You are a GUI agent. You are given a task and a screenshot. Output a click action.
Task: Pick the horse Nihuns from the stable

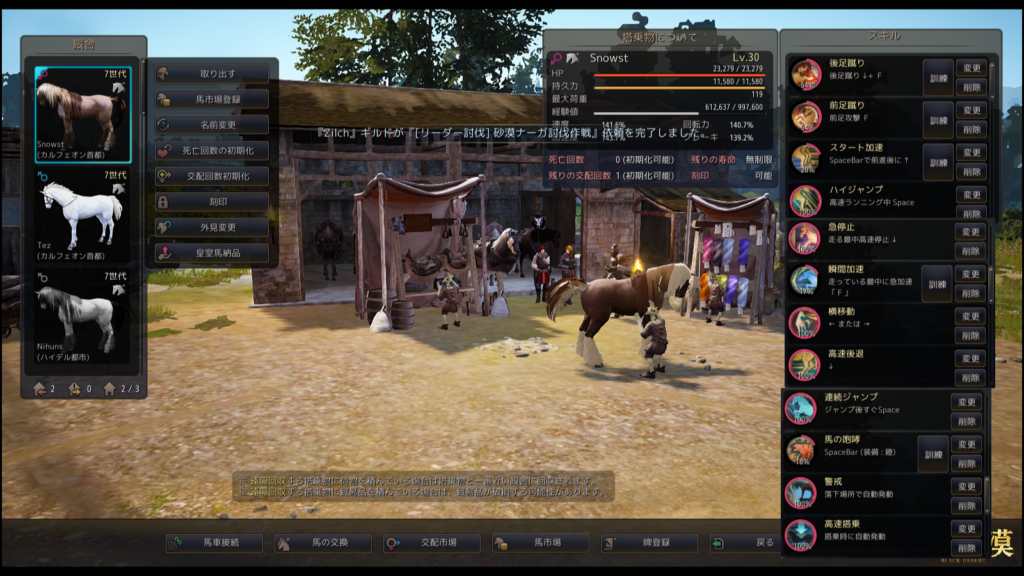point(84,316)
